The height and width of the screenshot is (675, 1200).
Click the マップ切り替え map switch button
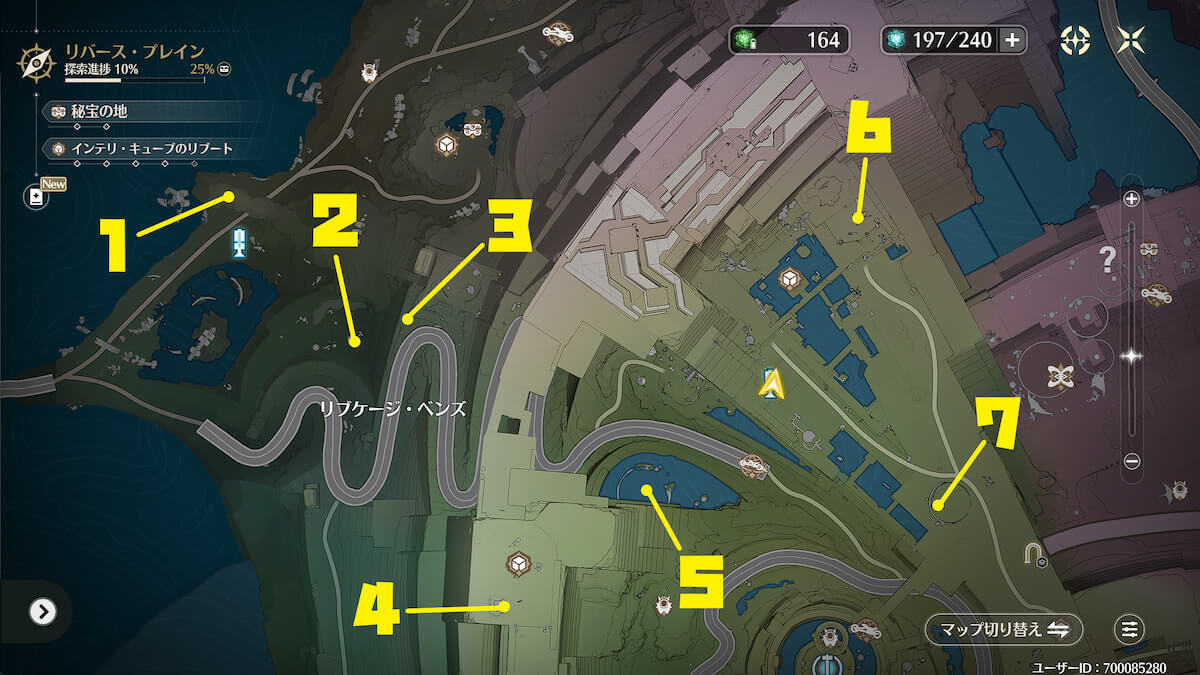point(1003,629)
